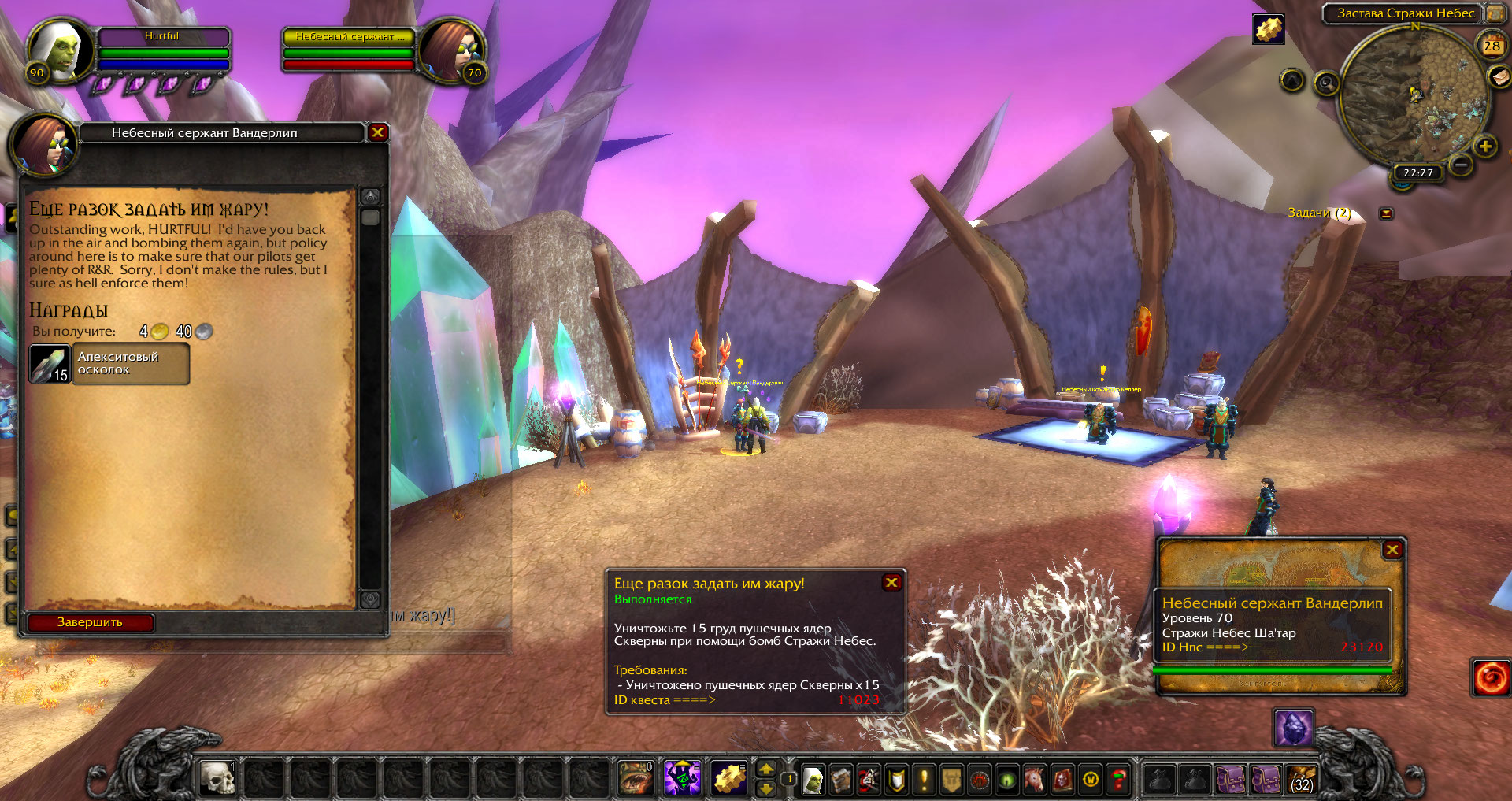Screen dimensions: 1512x801
Task: Open the world map button beside zone name
Action: click(x=1494, y=13)
